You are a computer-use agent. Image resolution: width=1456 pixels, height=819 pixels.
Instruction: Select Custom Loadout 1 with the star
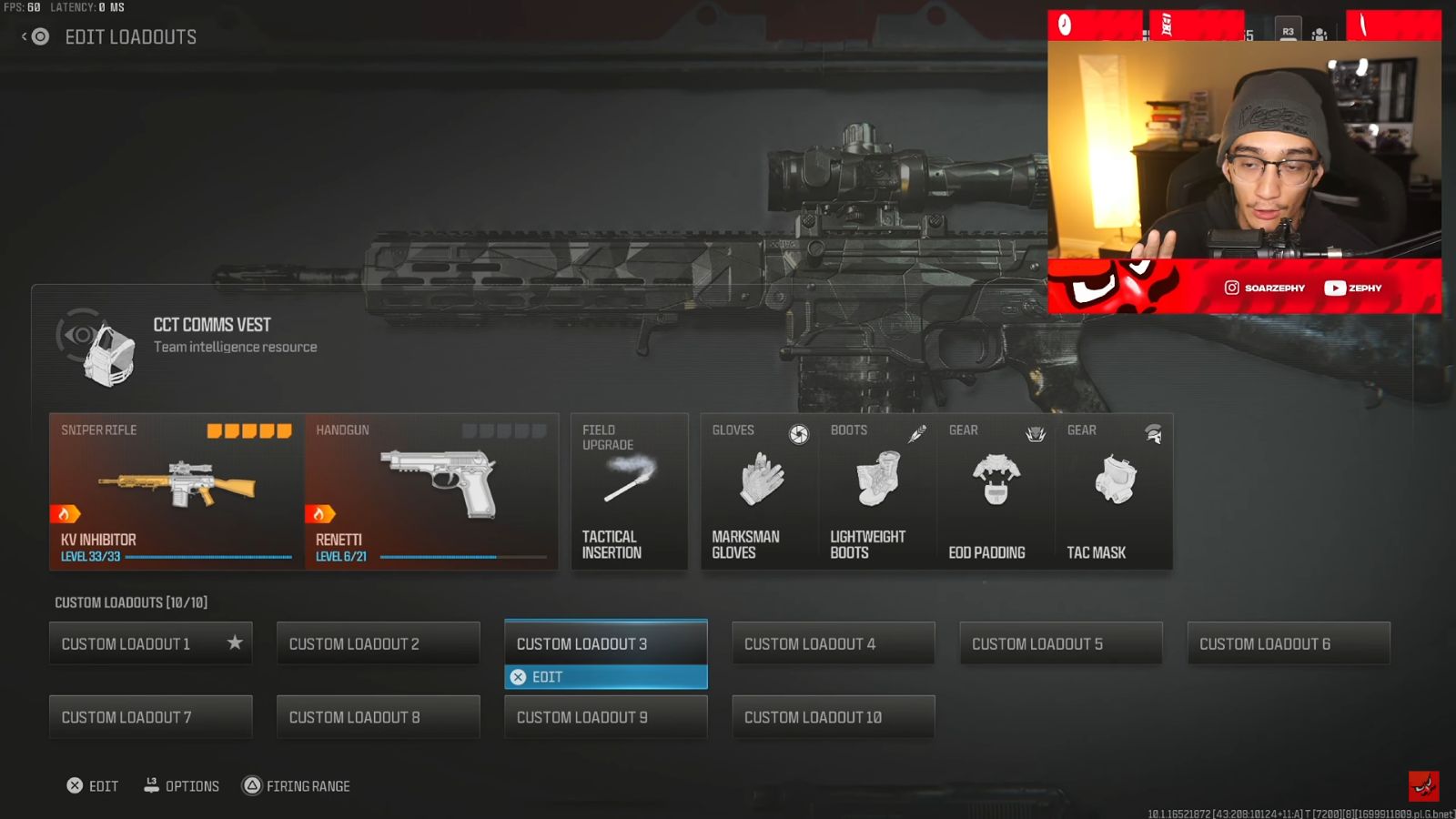[150, 643]
